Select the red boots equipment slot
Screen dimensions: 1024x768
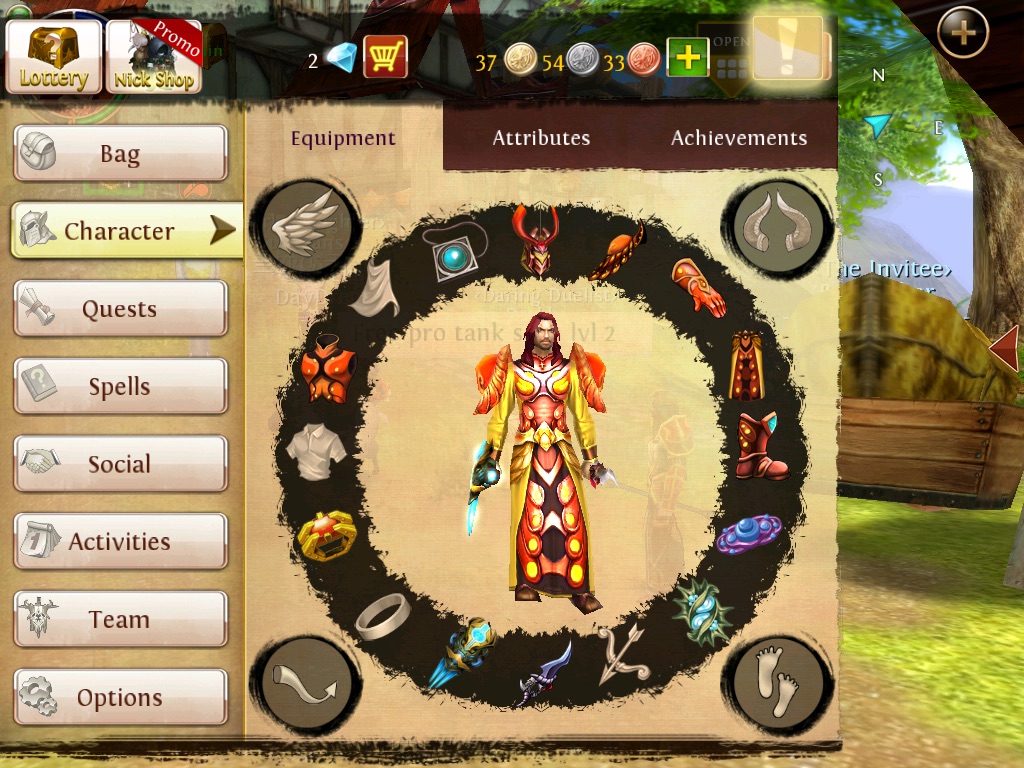point(761,447)
